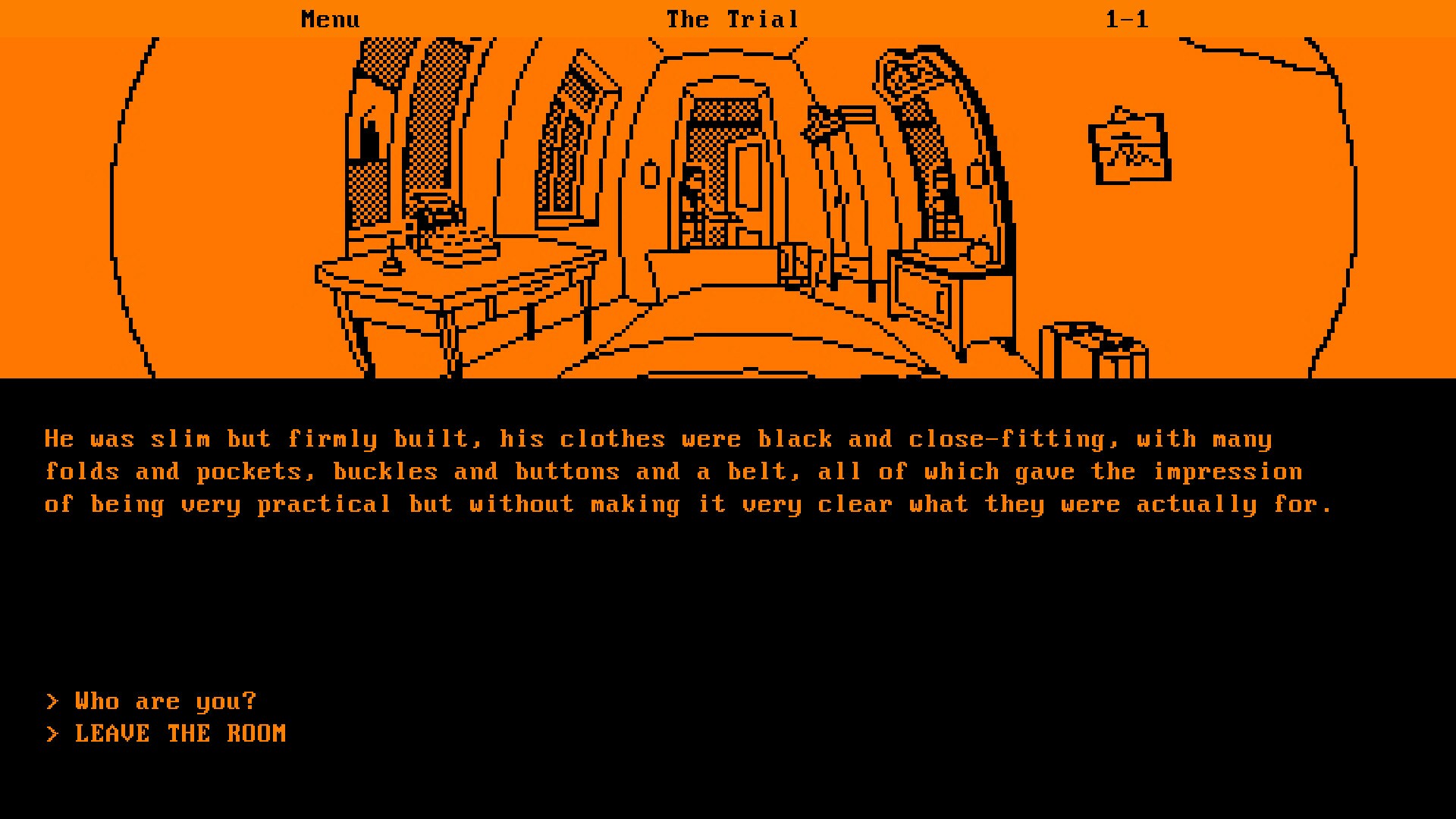The height and width of the screenshot is (819, 1456).
Task: Click the lamp on the desk
Action: [391, 262]
